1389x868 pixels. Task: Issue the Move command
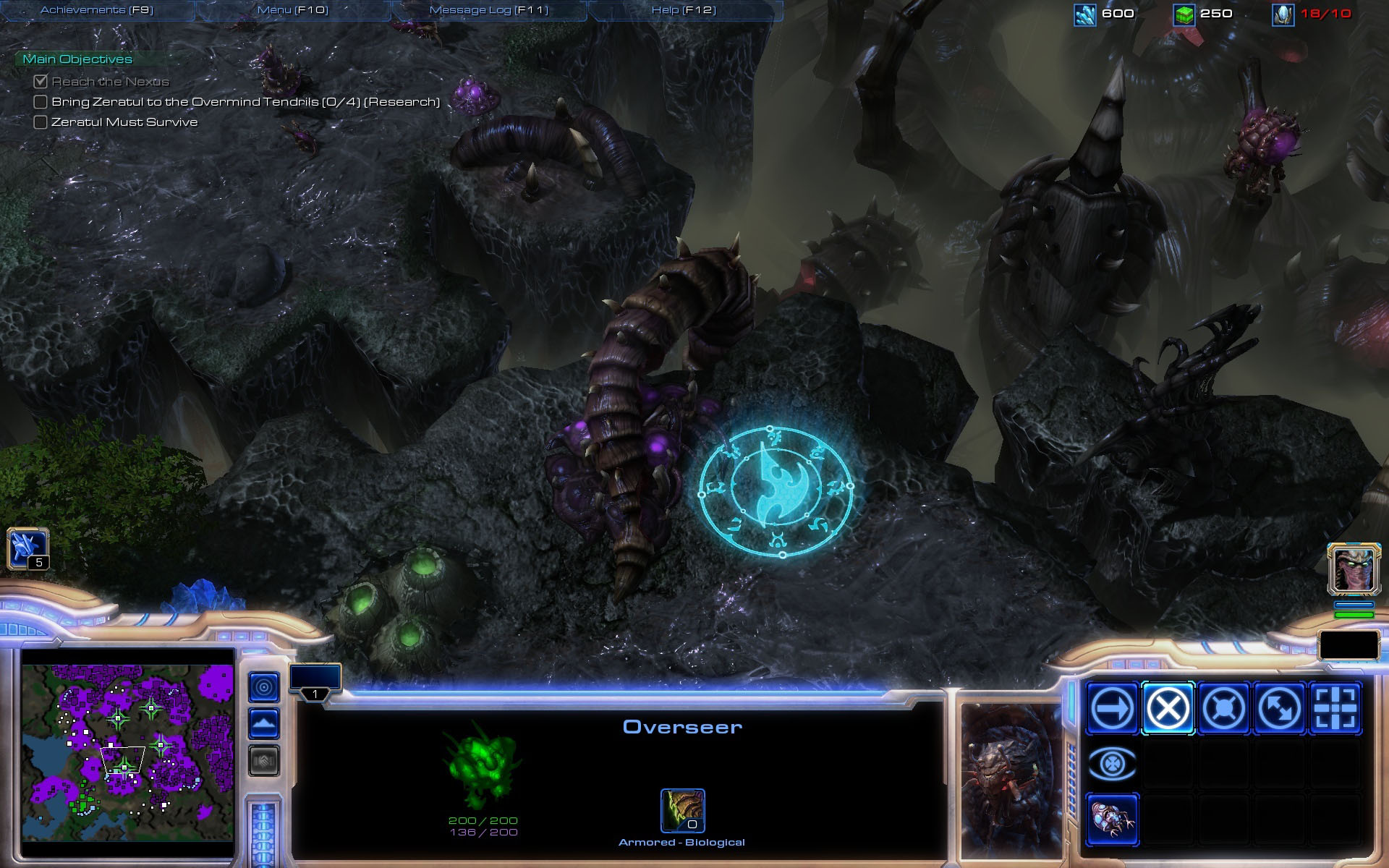coord(1112,708)
